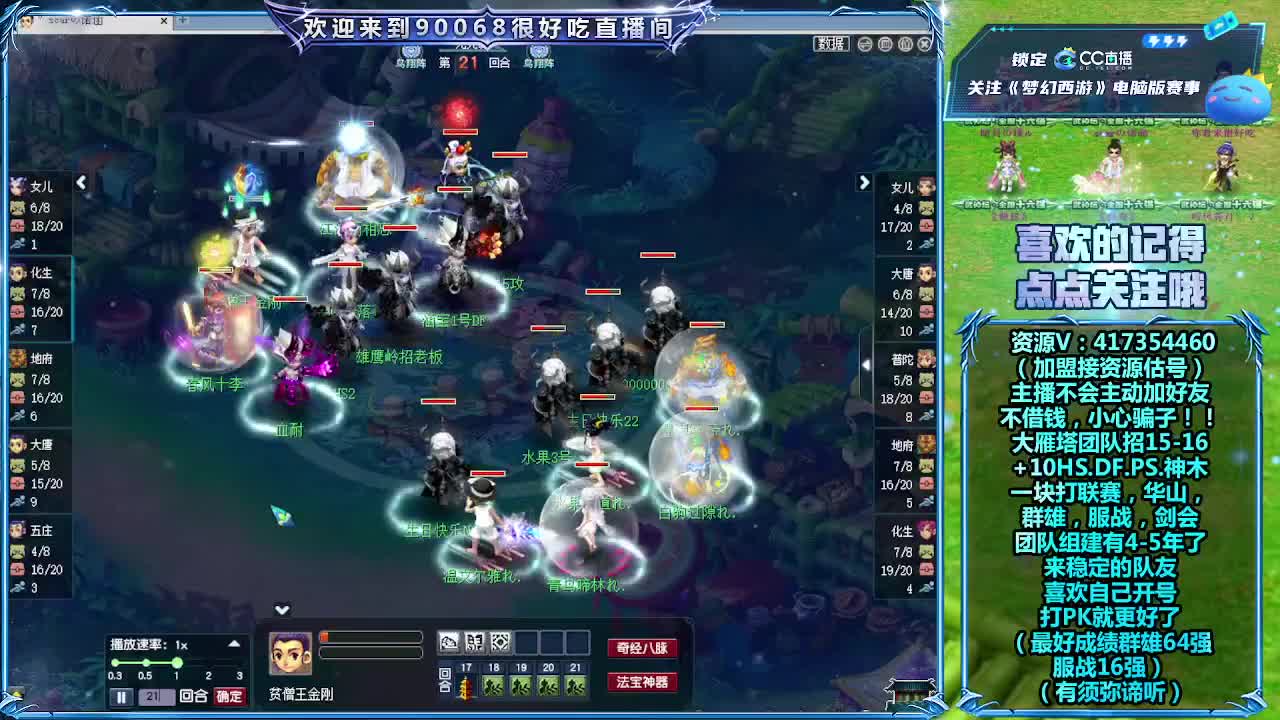Open a new tab with the + button
Viewport: 1280px width, 720px height.
click(x=184, y=20)
